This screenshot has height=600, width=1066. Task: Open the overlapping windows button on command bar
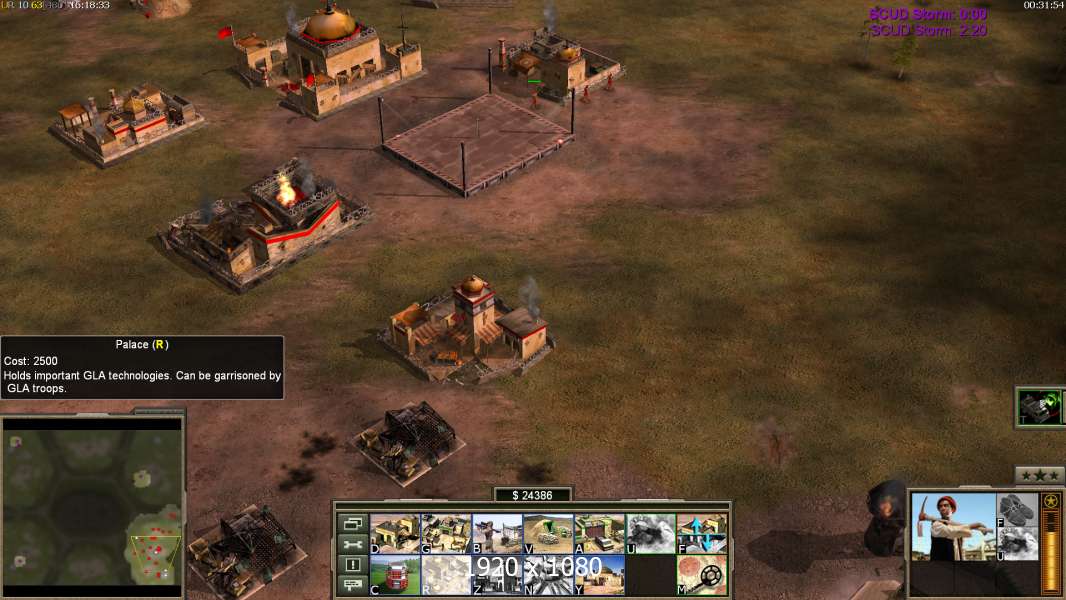tap(352, 523)
